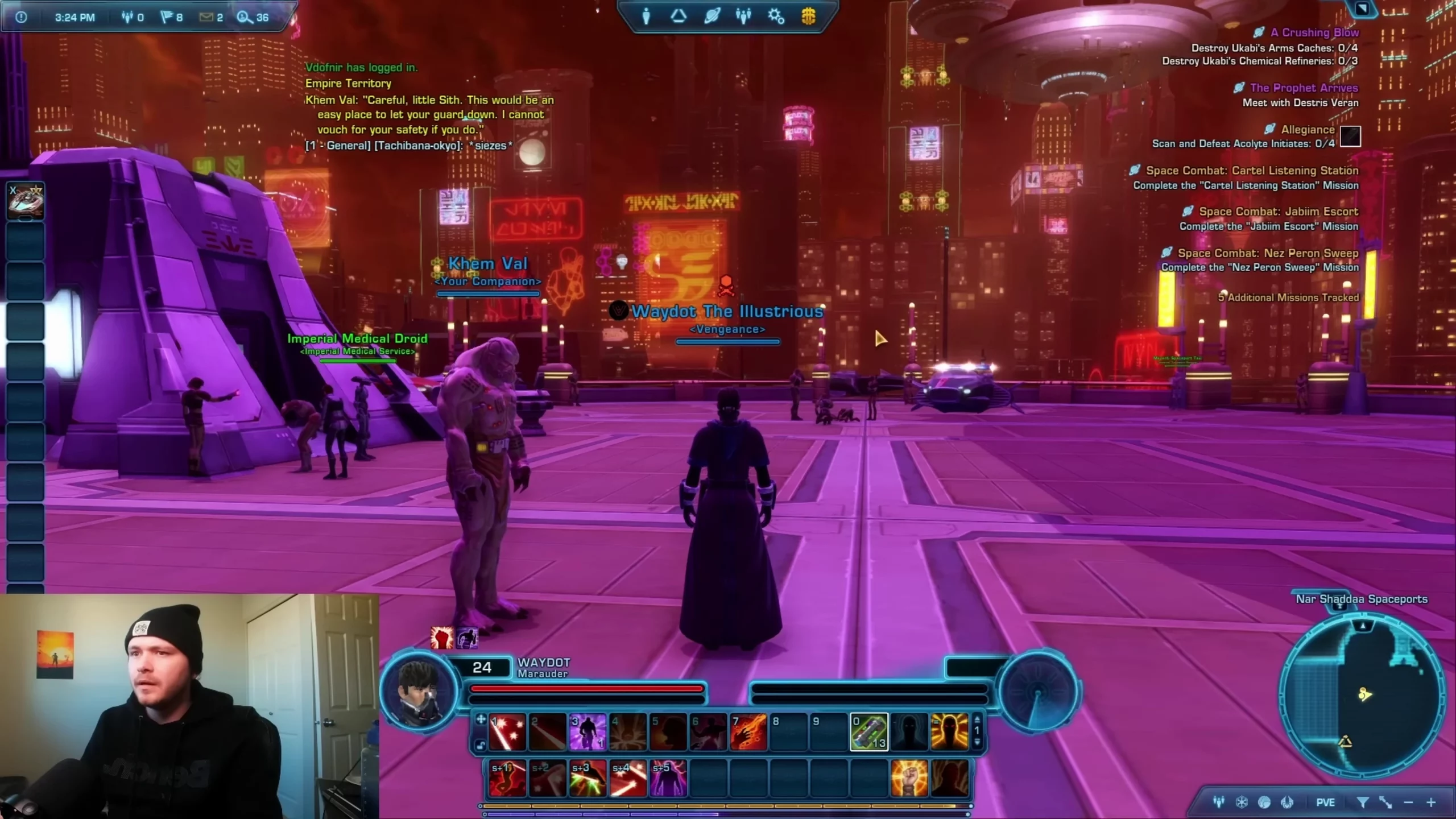Image resolution: width=1456 pixels, height=819 pixels.
Task: Click the minimap showing Nar Shaddaa Spaceports
Action: tap(1362, 694)
